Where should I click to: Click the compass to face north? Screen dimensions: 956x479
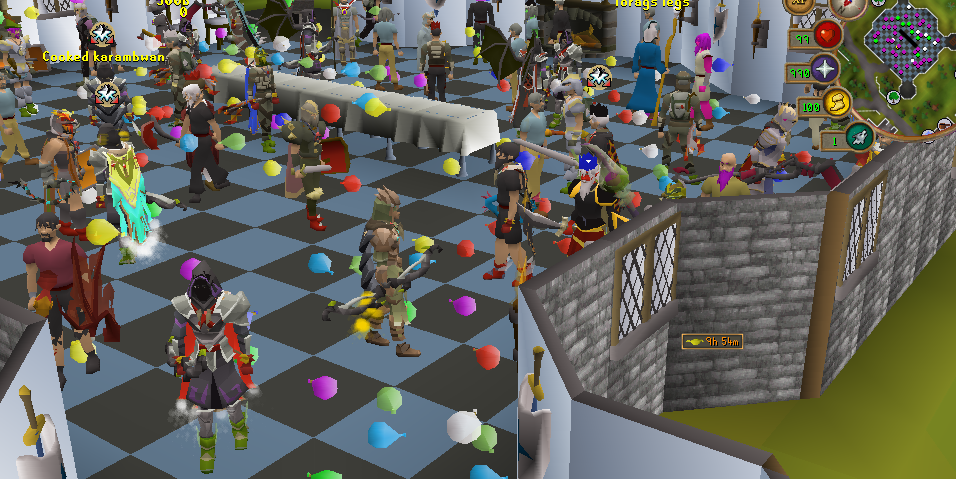pyautogui.click(x=846, y=6)
